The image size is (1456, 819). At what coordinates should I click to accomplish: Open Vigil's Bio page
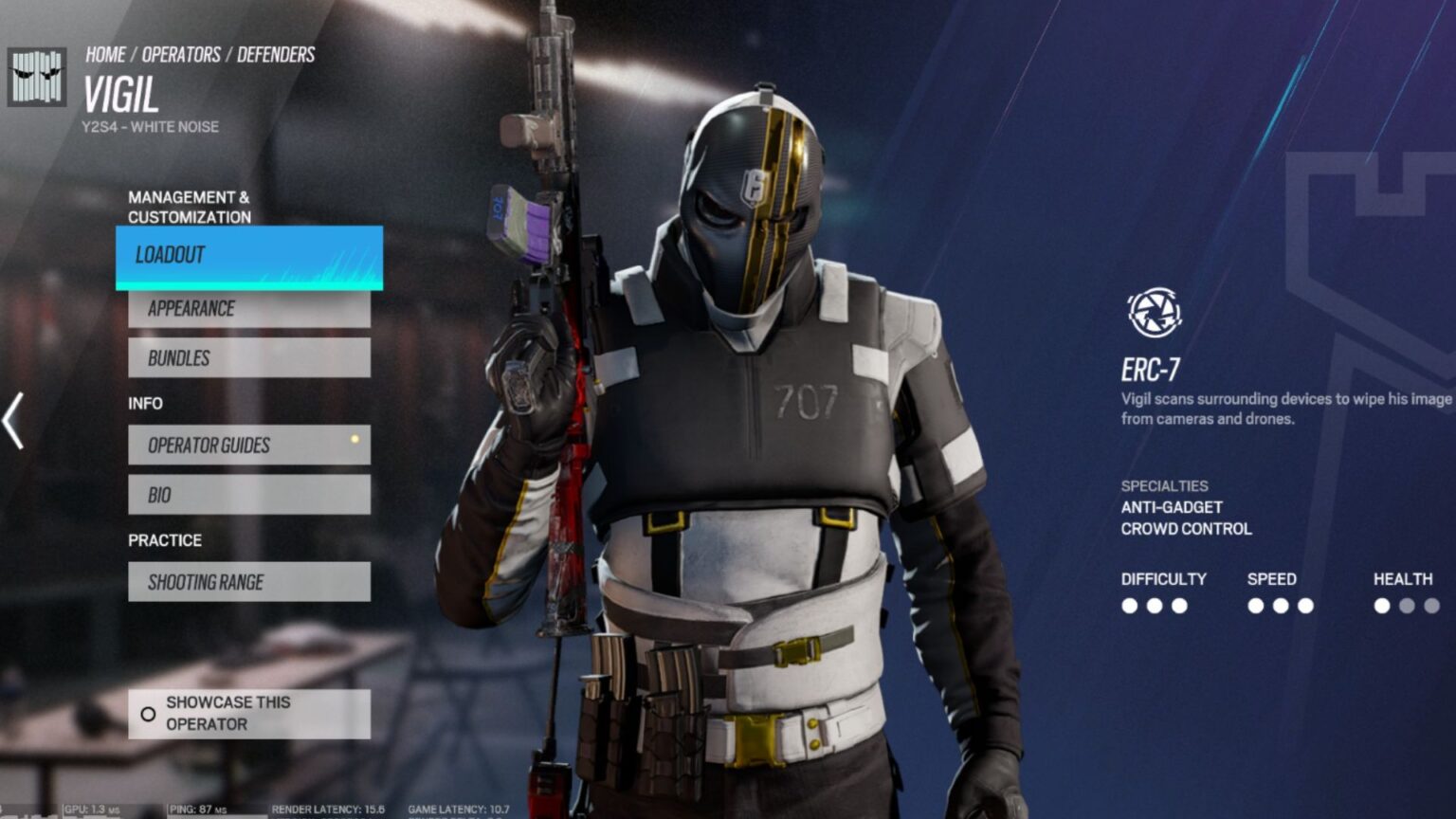(x=248, y=495)
